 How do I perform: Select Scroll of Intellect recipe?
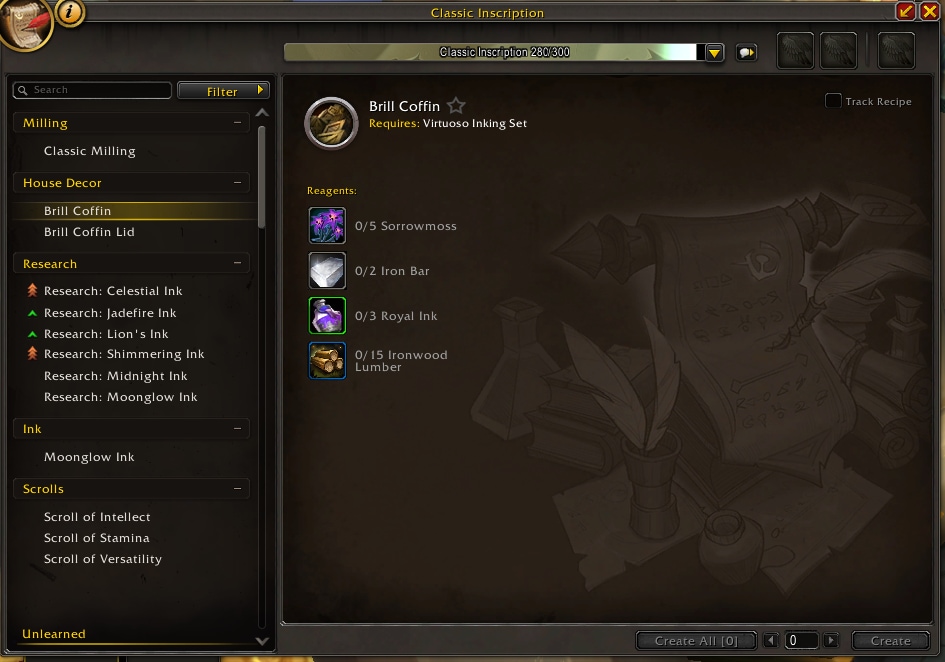97,517
